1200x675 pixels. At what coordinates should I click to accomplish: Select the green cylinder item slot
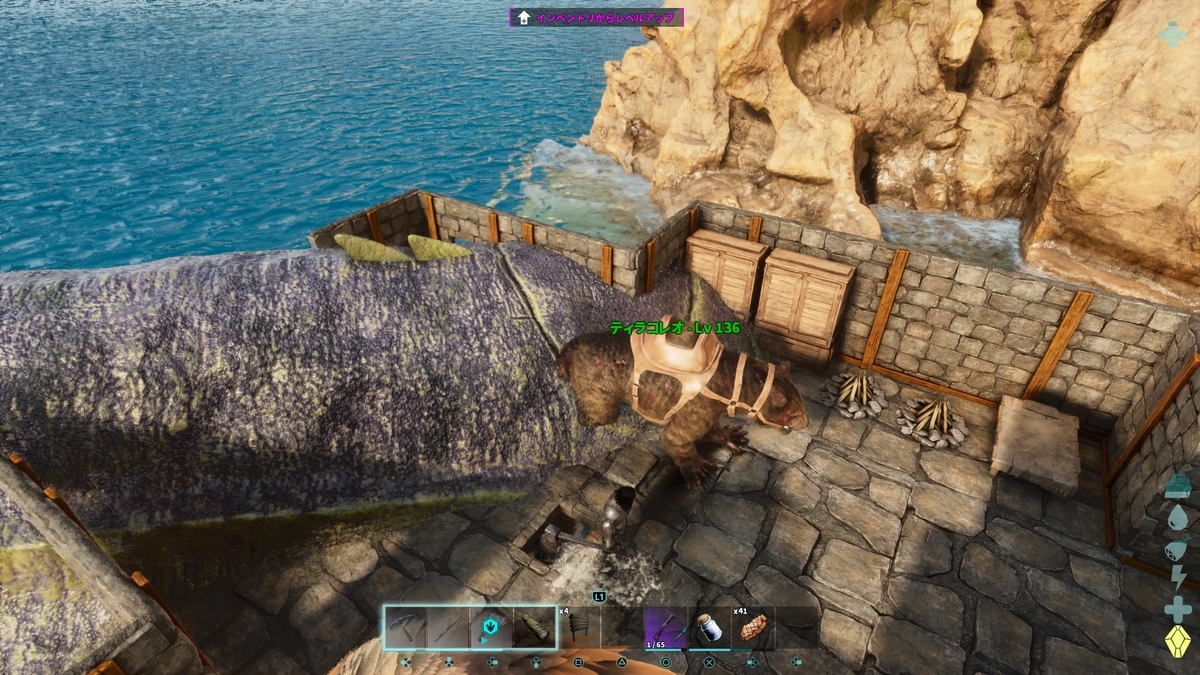pos(535,628)
